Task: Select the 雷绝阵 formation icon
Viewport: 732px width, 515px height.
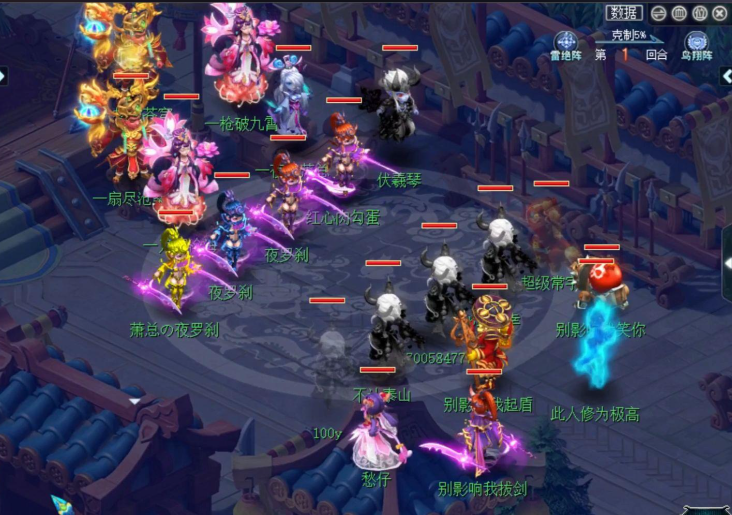Action: [564, 42]
